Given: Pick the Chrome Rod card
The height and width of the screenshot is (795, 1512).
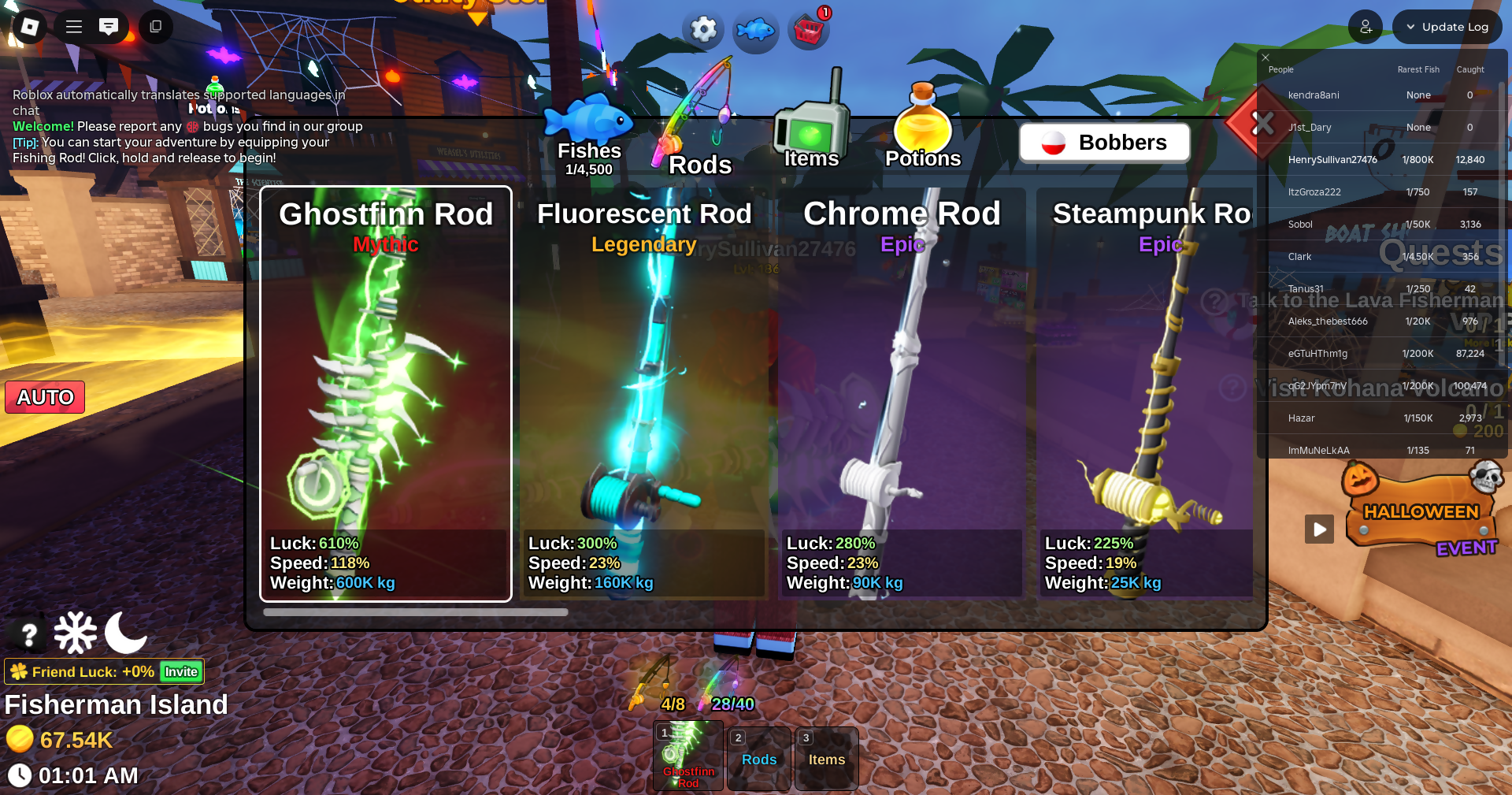Looking at the screenshot, I should [x=901, y=394].
